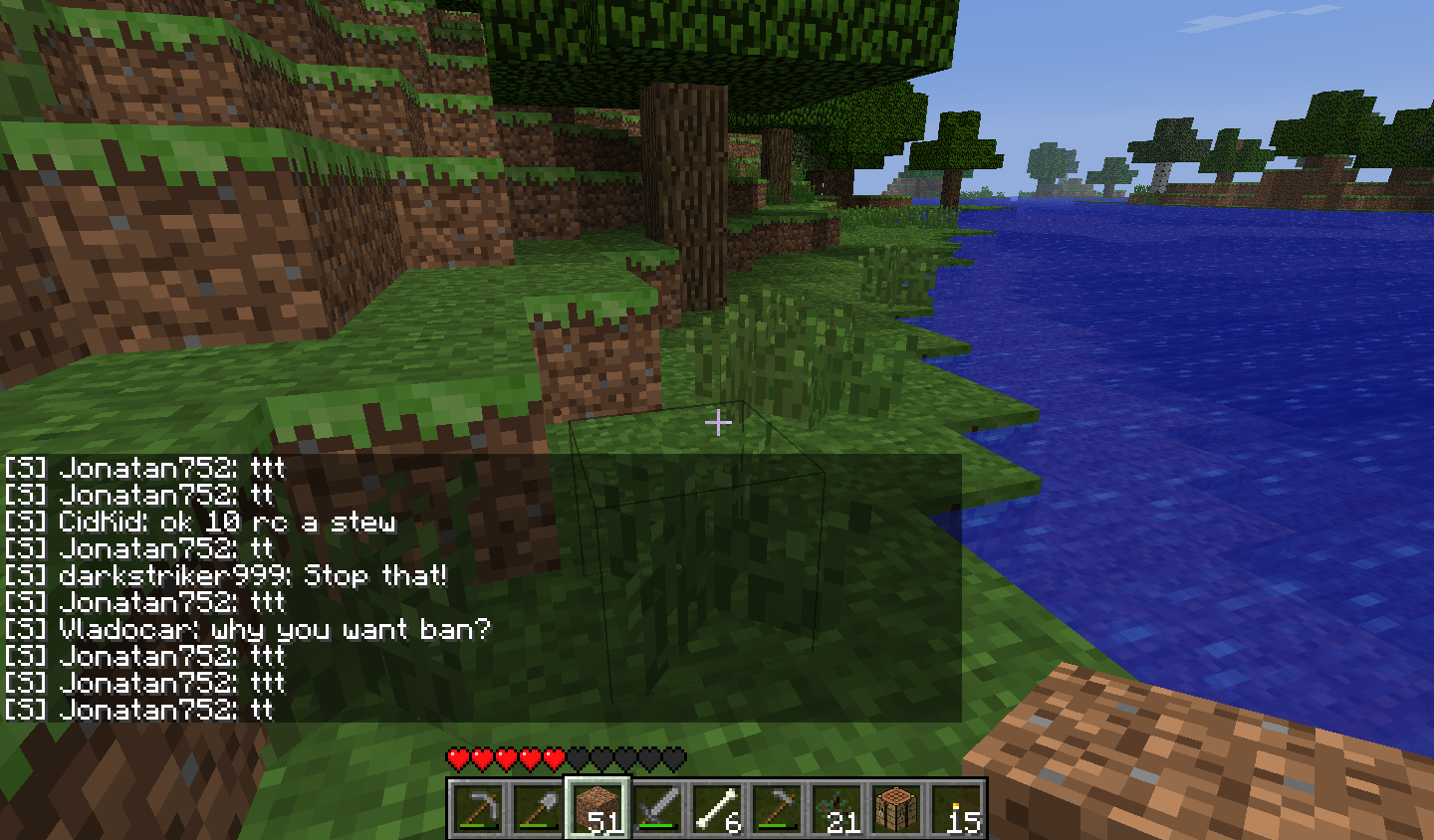Equip the sword from the hotbar
This screenshot has height=840, width=1434.
[657, 808]
